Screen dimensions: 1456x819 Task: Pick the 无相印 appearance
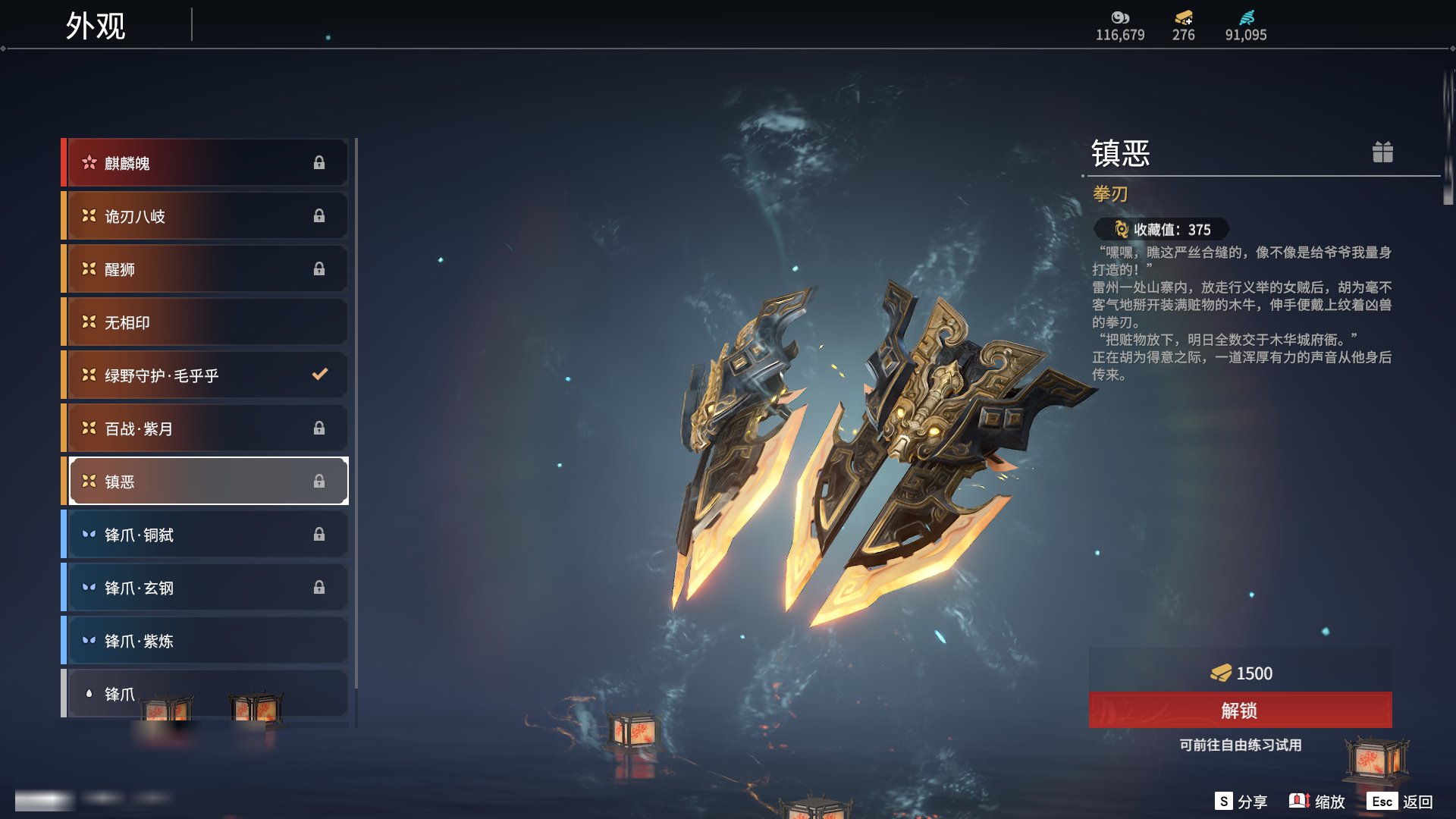tap(206, 322)
